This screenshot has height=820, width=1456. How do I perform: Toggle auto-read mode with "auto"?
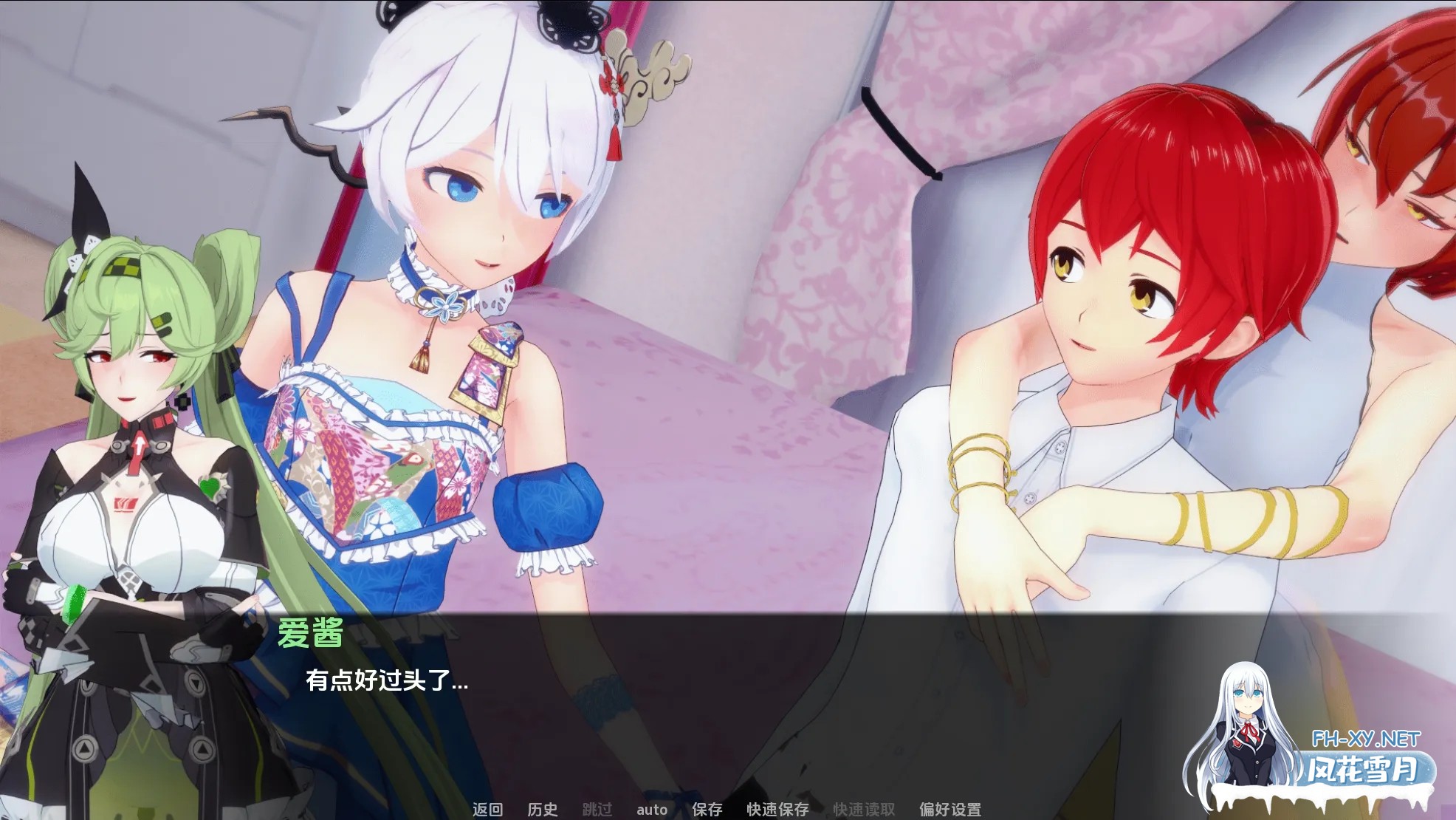(652, 810)
